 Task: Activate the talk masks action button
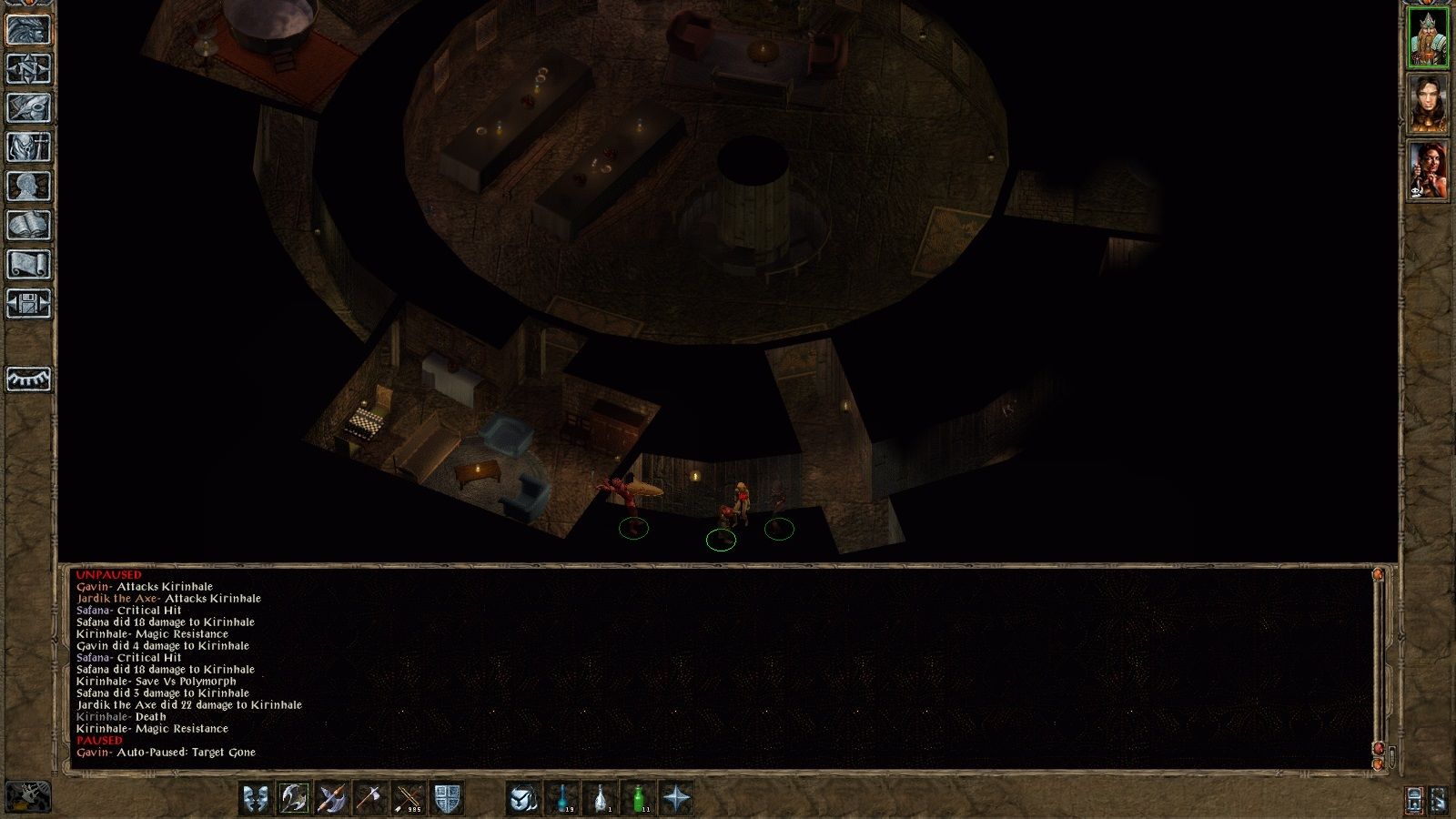tap(257, 798)
